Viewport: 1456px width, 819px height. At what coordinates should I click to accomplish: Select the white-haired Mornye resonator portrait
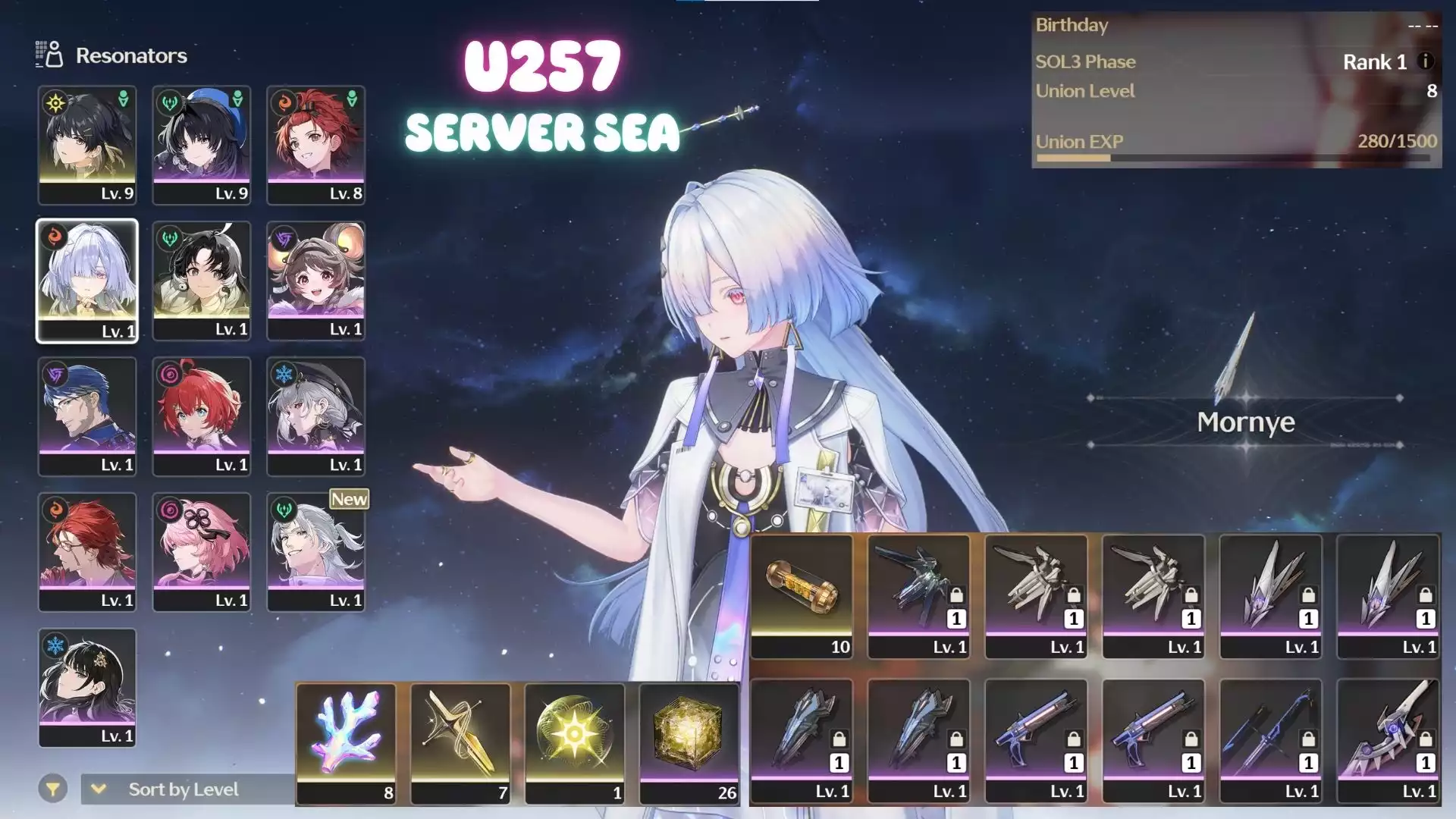pyautogui.click(x=87, y=281)
